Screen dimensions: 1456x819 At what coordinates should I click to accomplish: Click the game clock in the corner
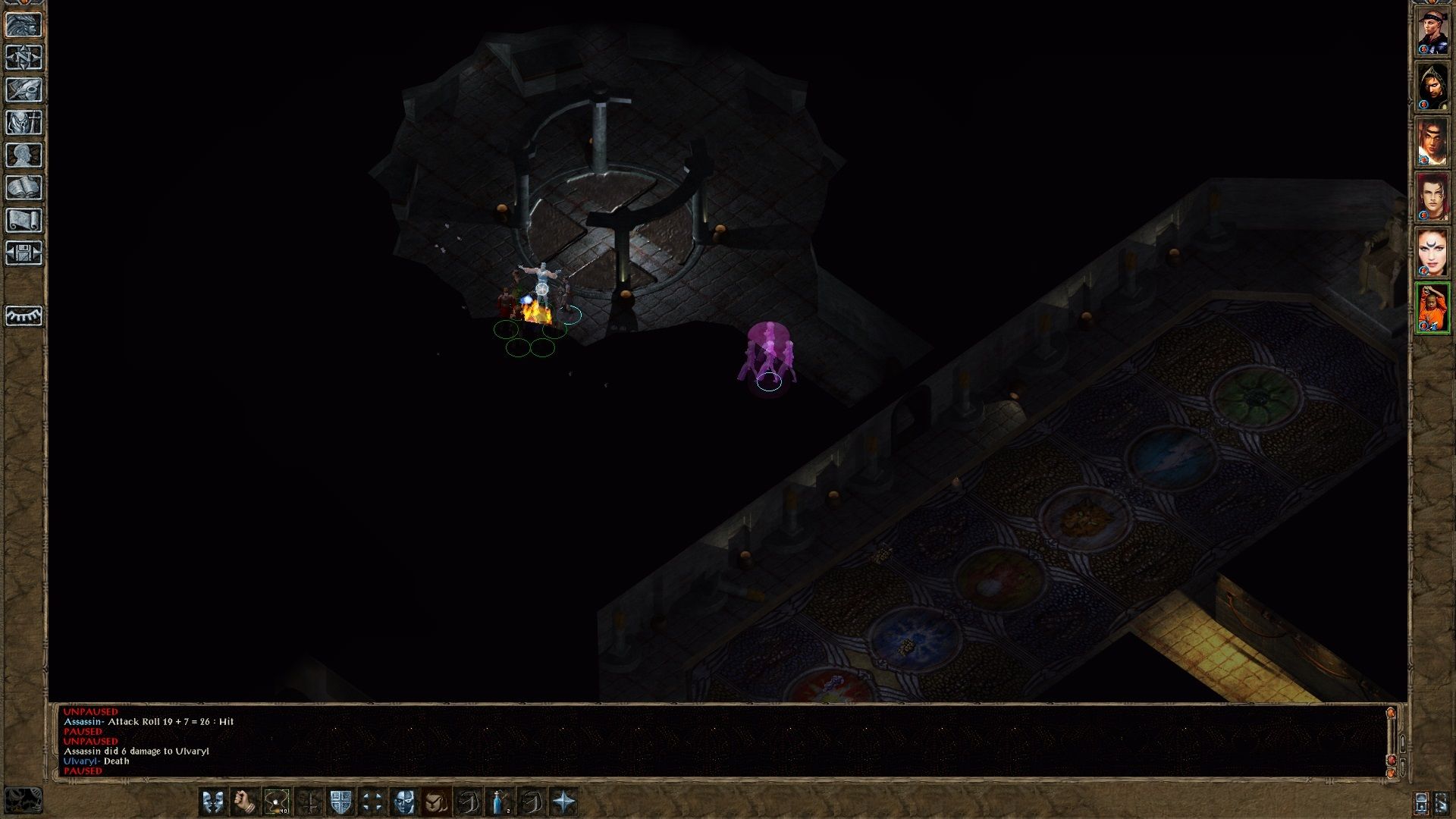(23, 800)
